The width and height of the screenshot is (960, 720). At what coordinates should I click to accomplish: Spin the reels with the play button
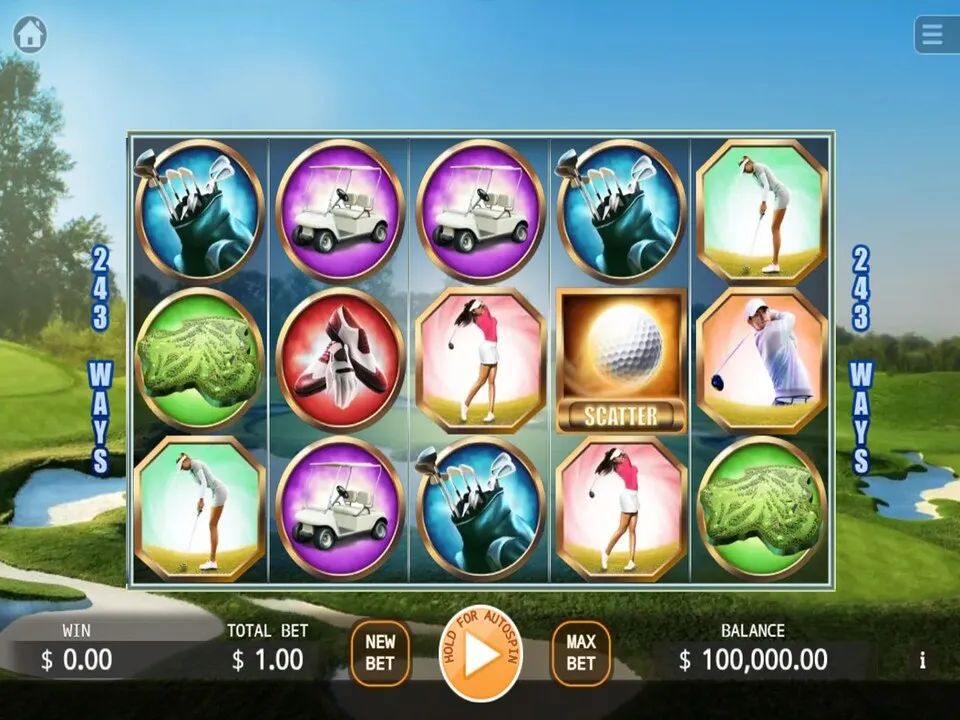click(x=480, y=654)
